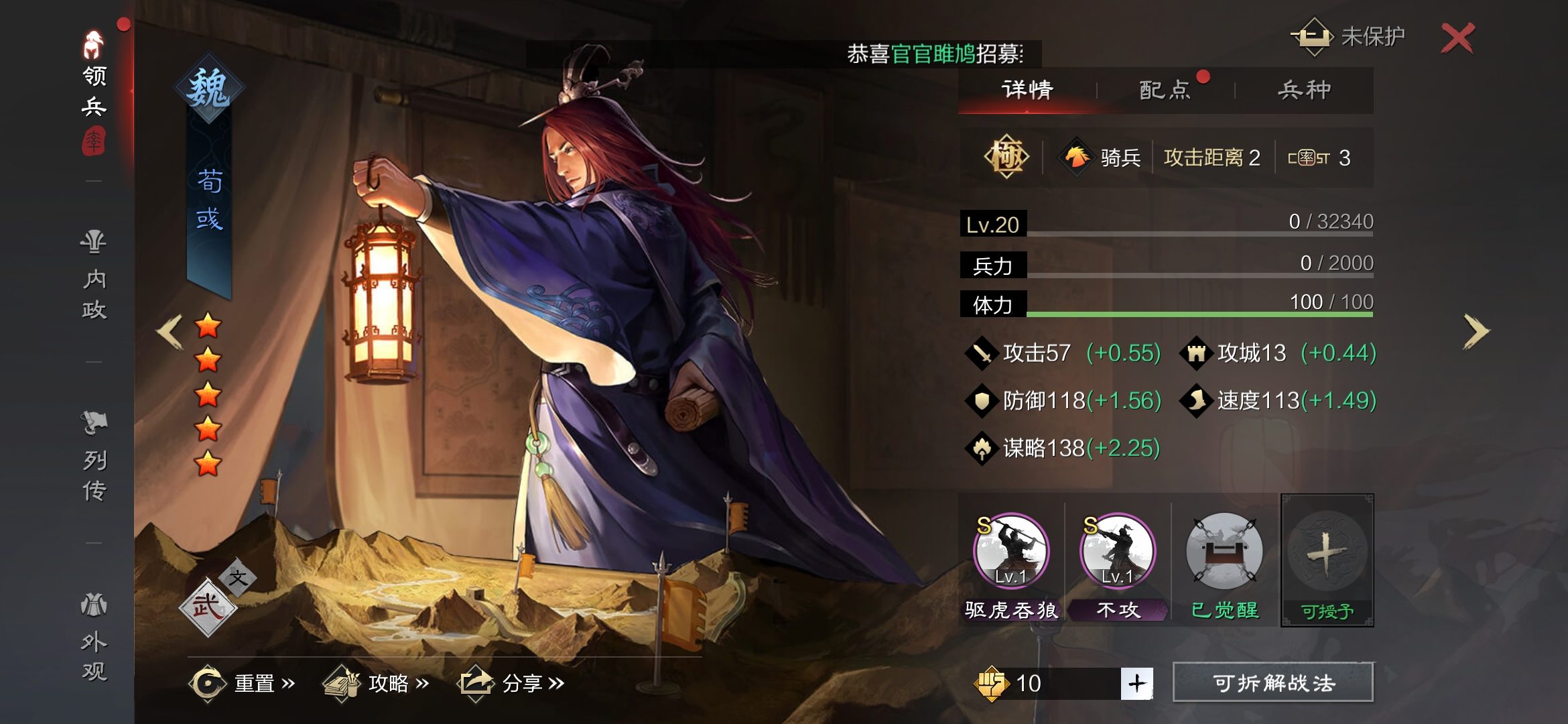
Task: Tap the plus button beside the 10 counter
Action: pos(1137,683)
